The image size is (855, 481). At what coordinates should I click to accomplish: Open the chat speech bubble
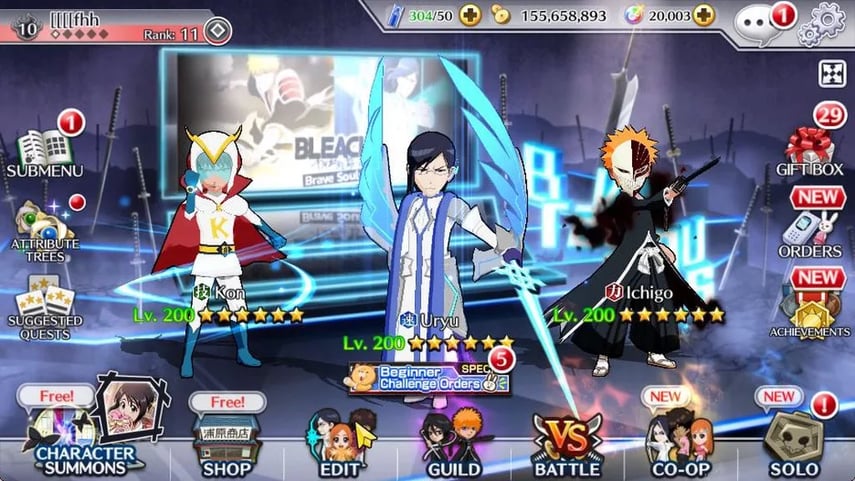click(760, 22)
